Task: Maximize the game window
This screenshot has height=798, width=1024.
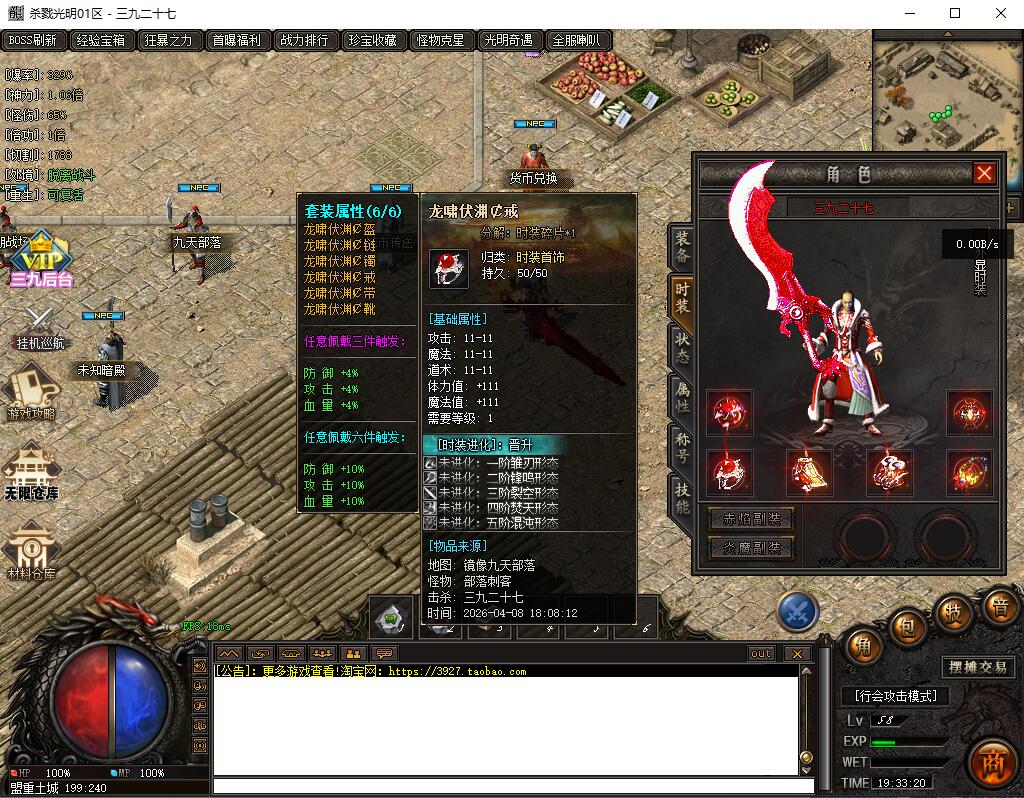Action: click(955, 13)
